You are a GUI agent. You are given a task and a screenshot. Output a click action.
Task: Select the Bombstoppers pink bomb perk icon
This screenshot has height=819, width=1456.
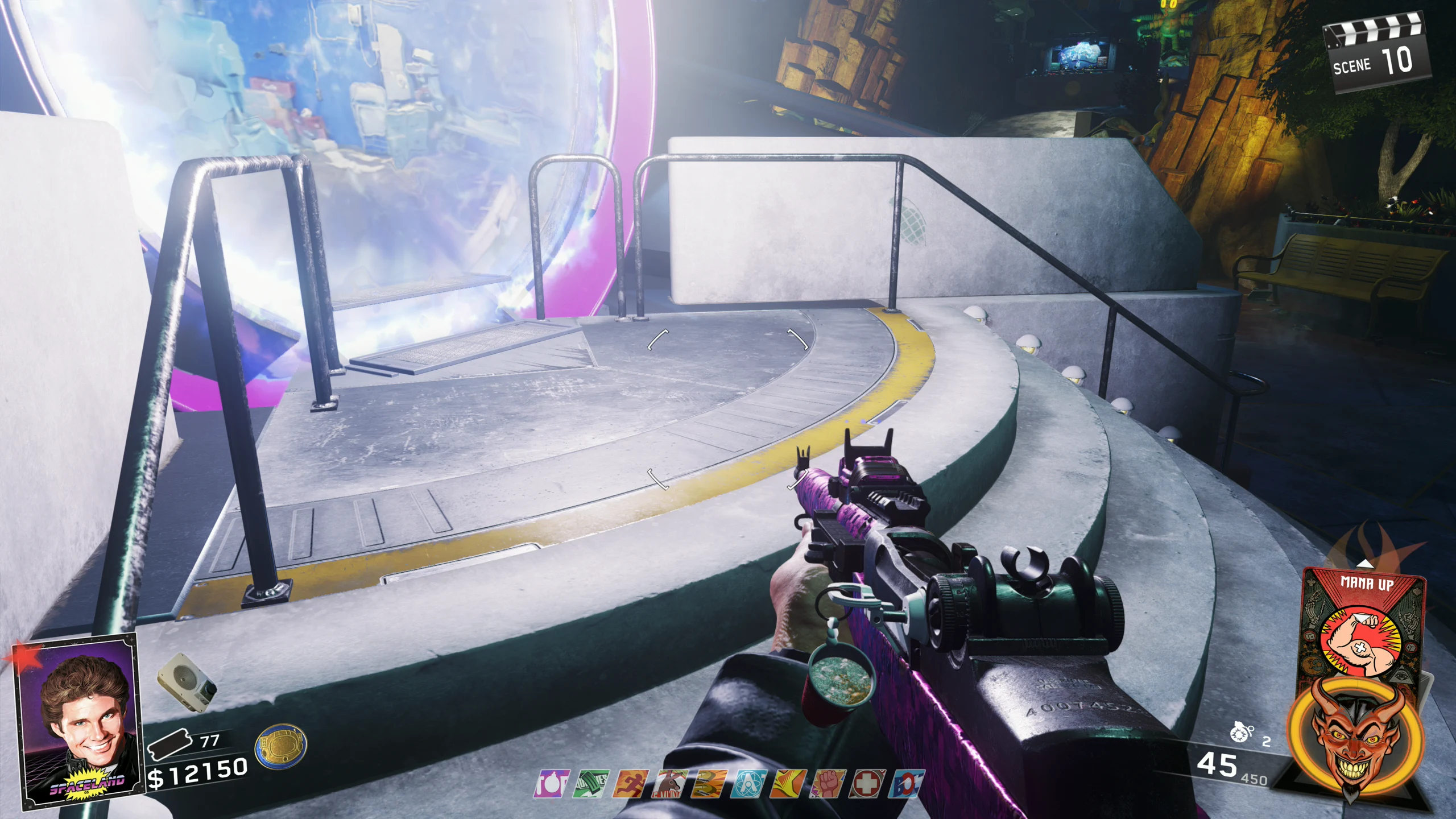coord(551,784)
